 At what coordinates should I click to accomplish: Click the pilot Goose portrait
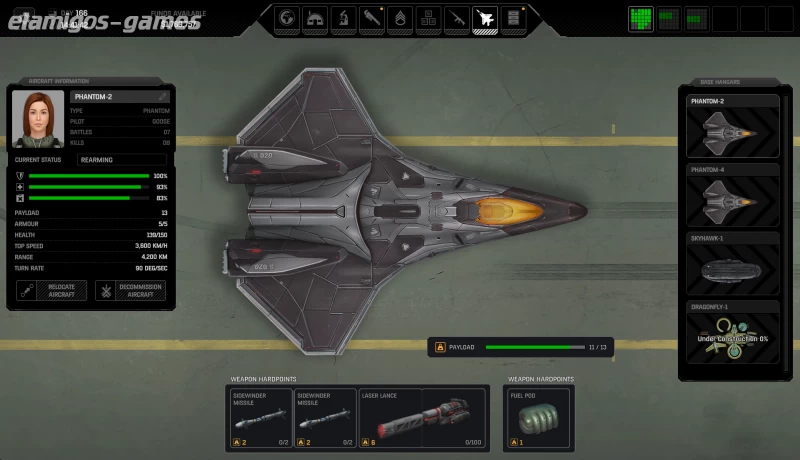point(38,117)
